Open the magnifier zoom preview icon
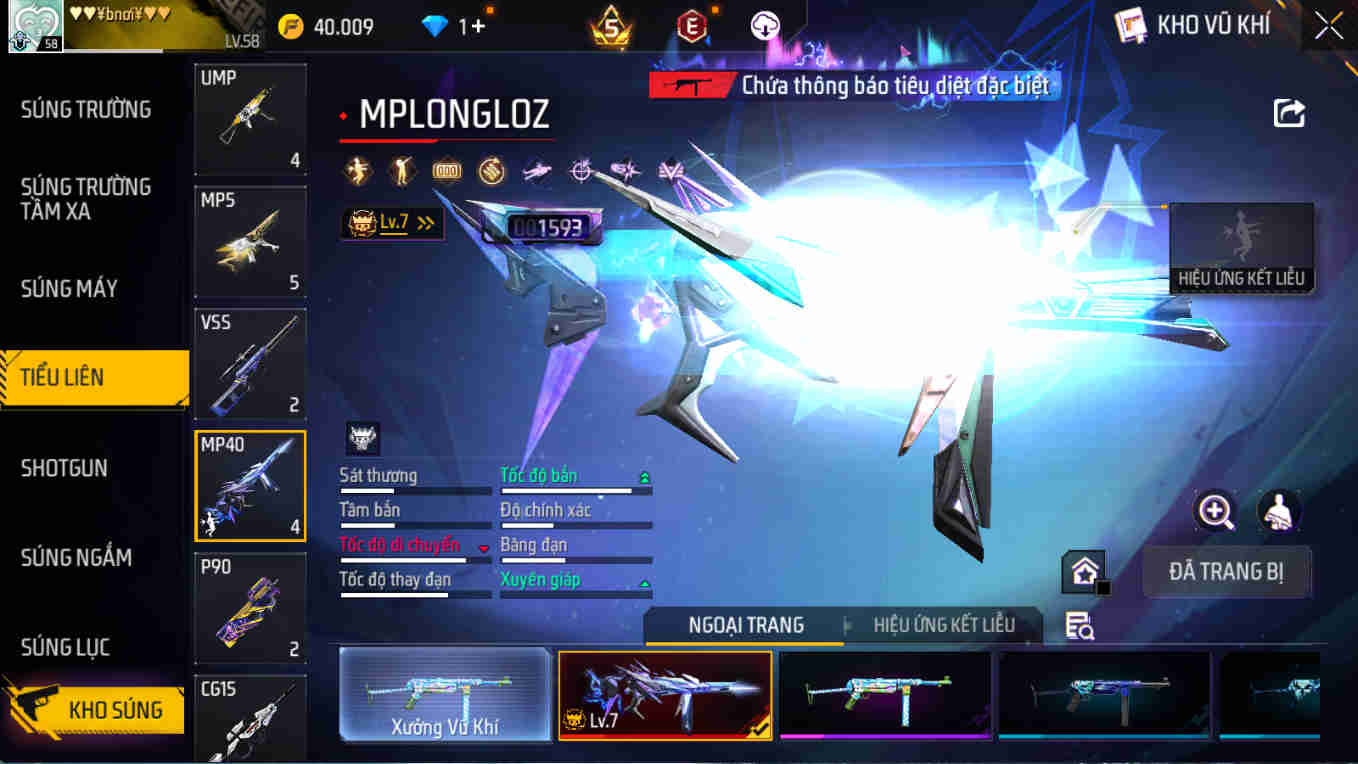The height and width of the screenshot is (764, 1358). coord(1214,512)
